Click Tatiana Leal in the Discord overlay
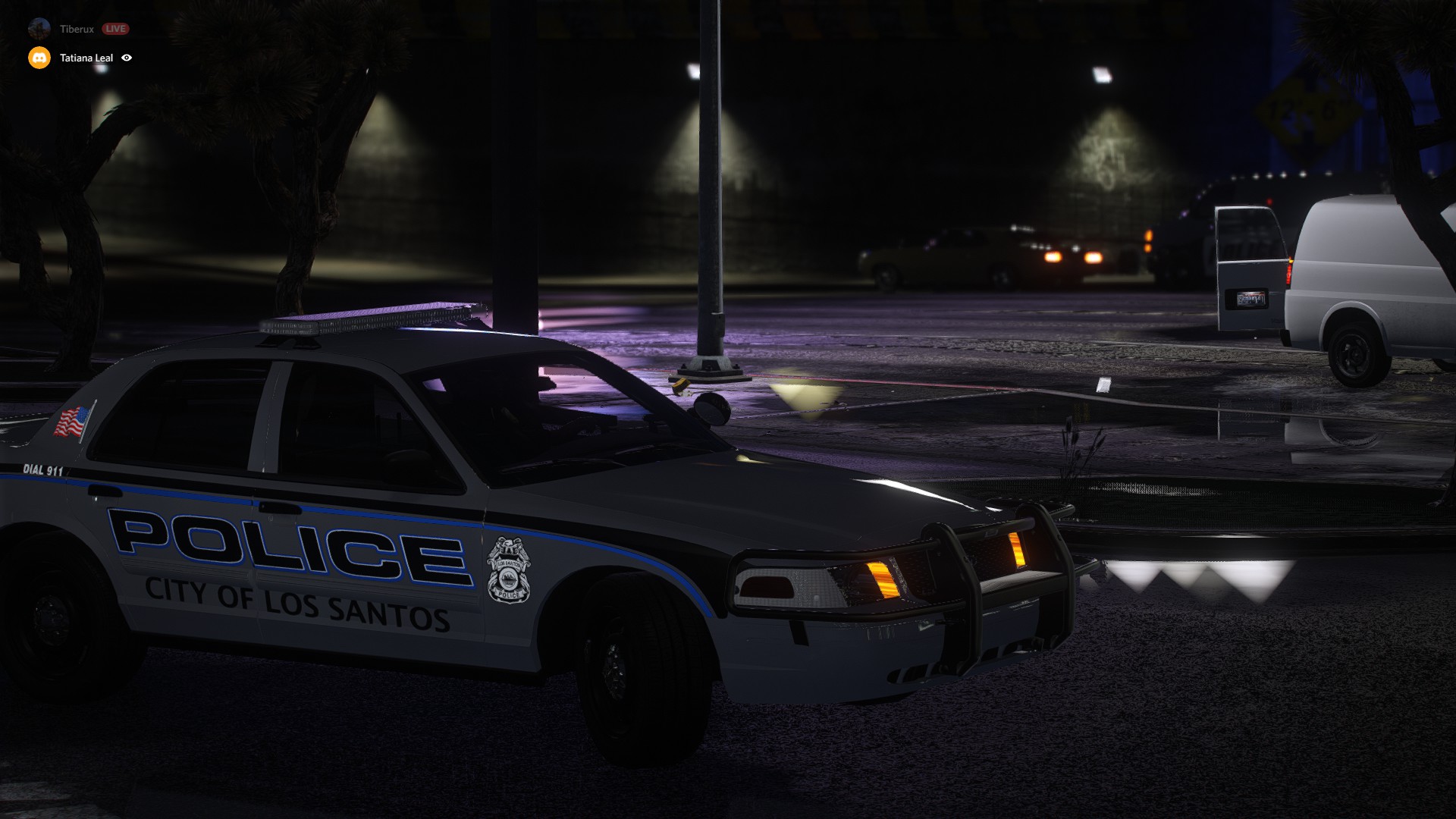1456x819 pixels. tap(86, 58)
